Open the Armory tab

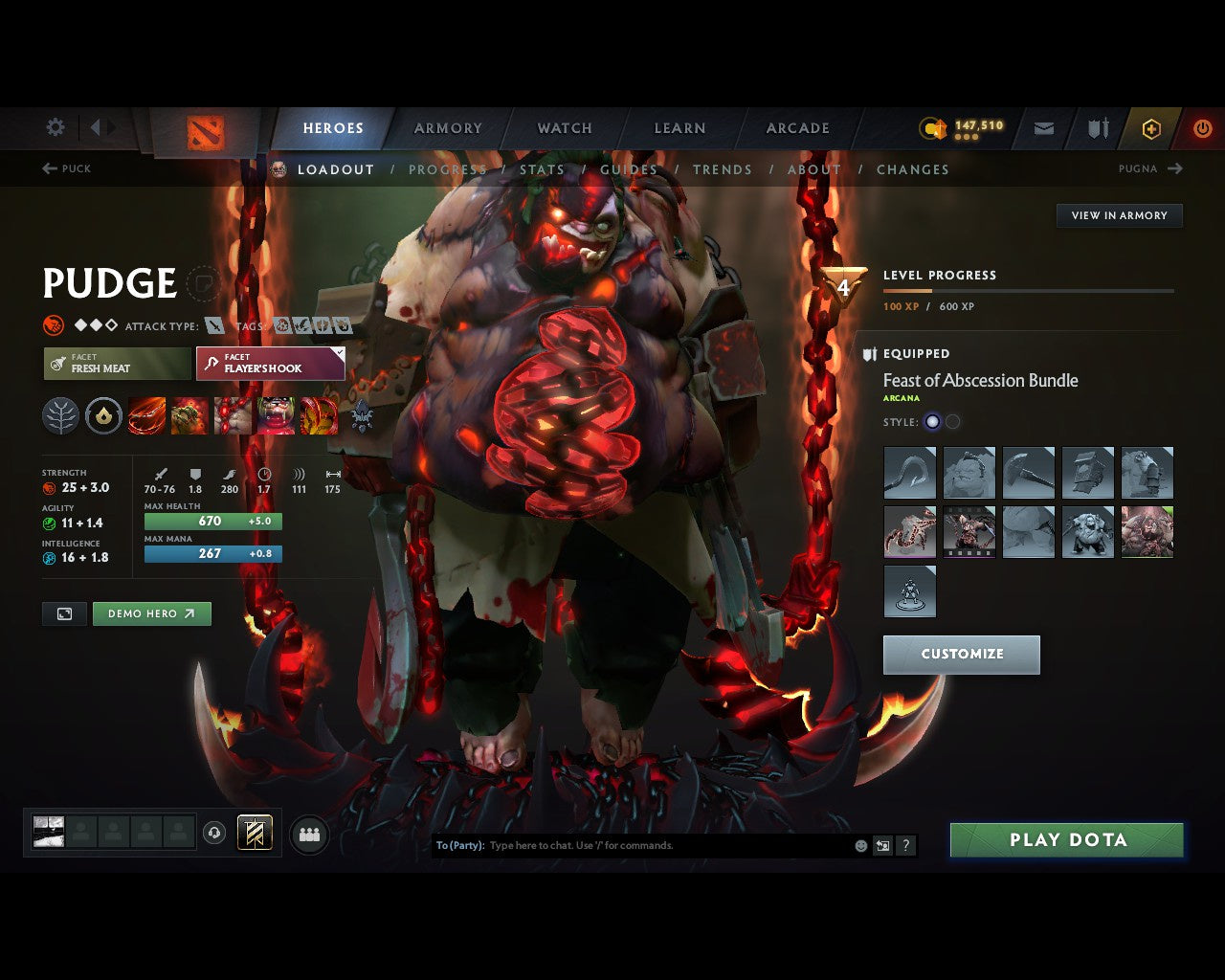pyautogui.click(x=448, y=128)
